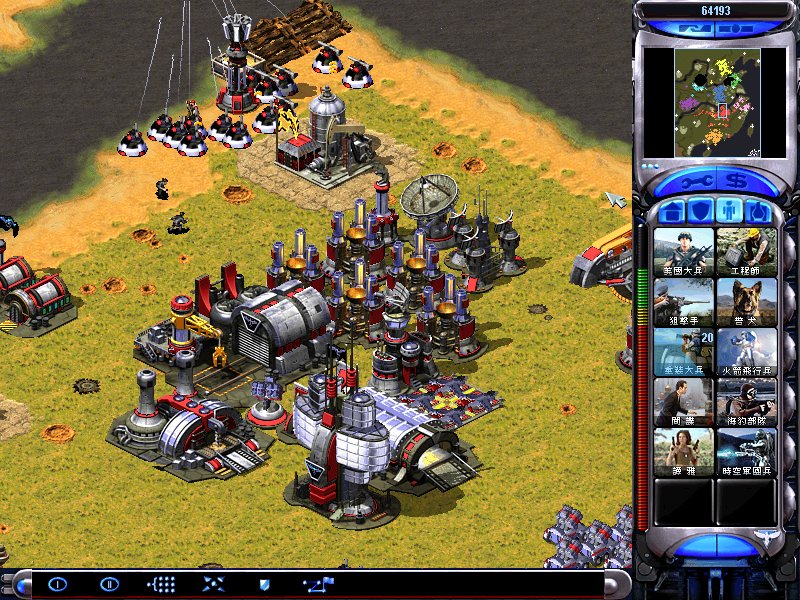Click the shield guard command button
Viewport: 800px width, 600px height.
265,583
